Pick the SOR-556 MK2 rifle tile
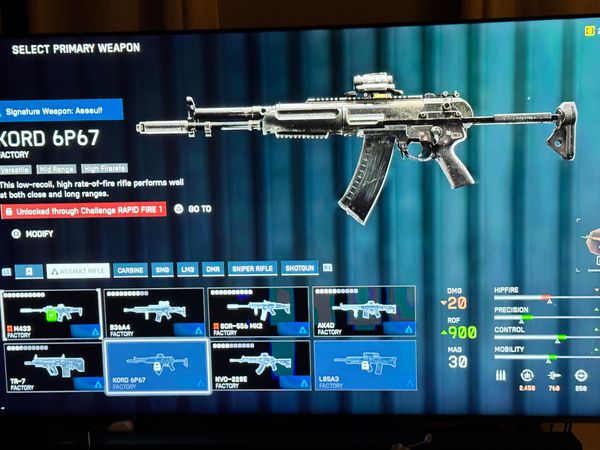Image resolution: width=600 pixels, height=450 pixels. 258,312
